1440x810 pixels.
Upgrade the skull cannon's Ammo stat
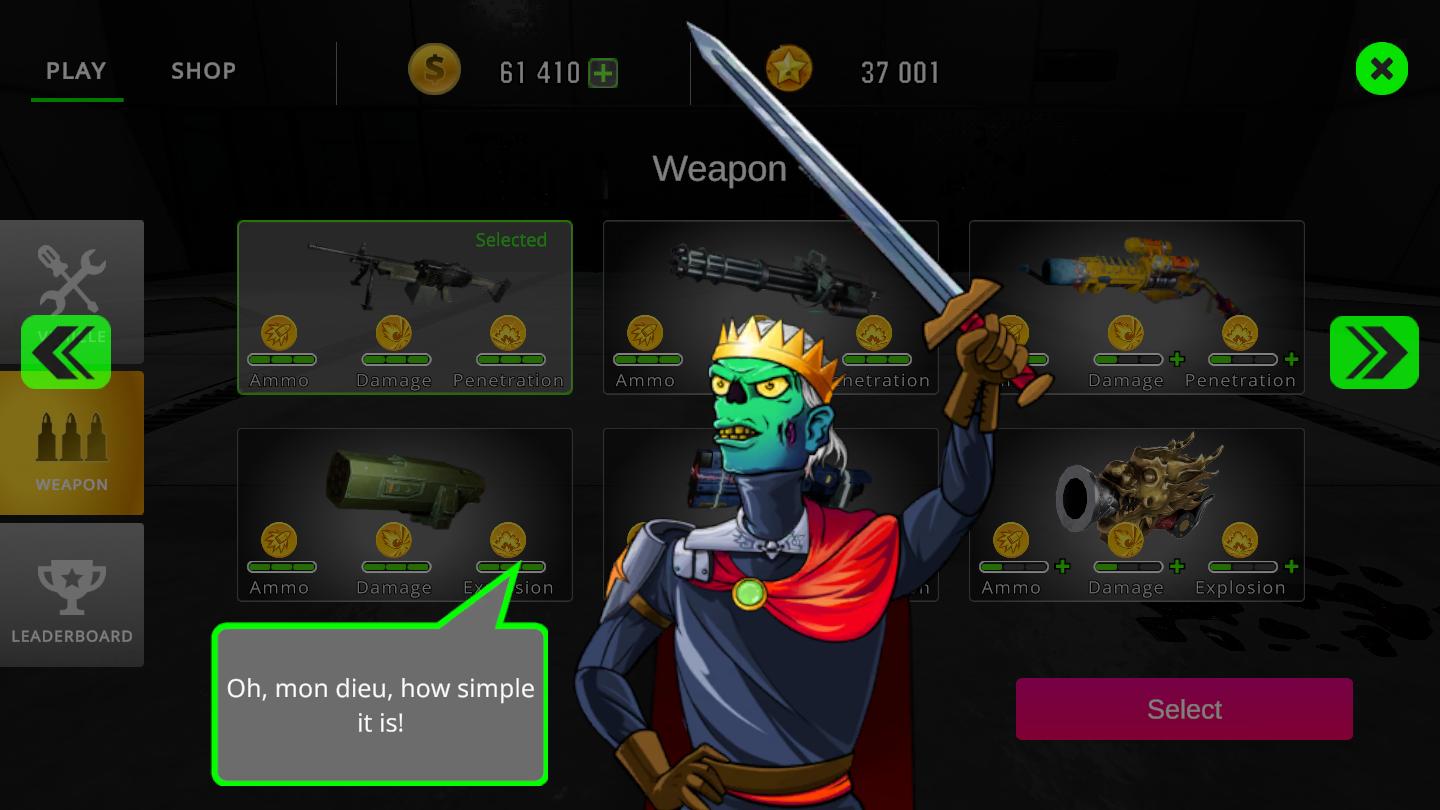(1063, 567)
